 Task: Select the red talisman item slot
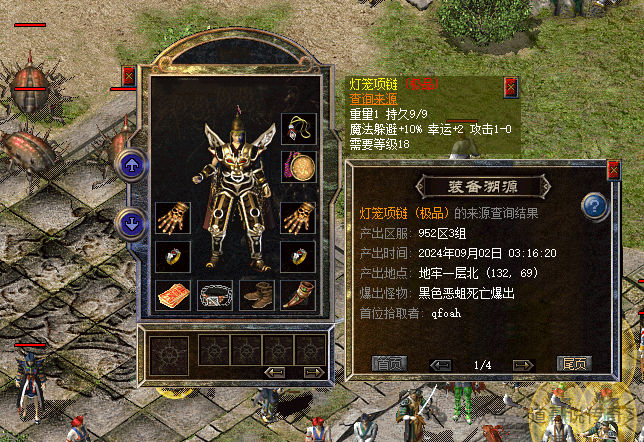(172, 295)
